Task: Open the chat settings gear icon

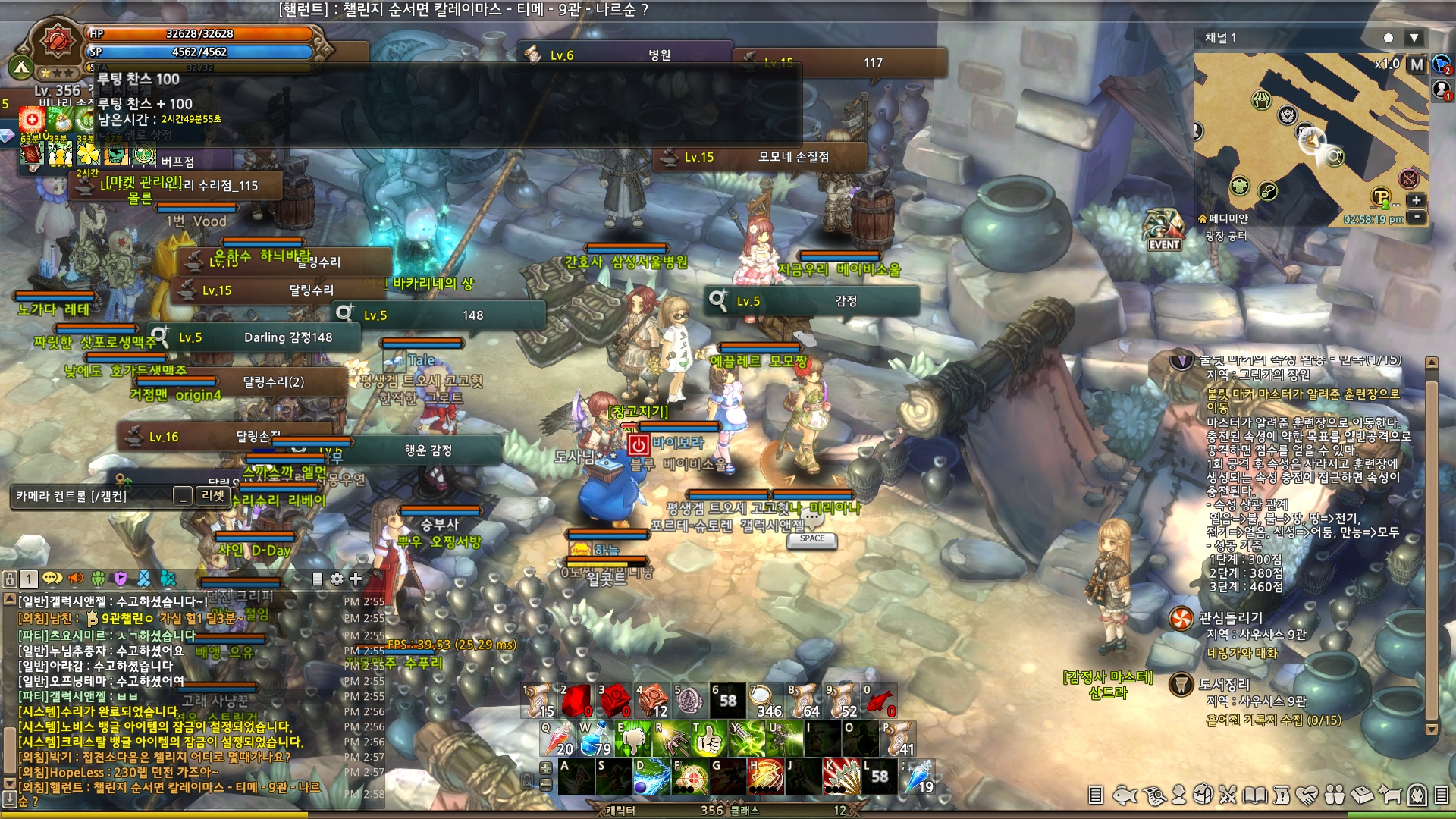Action: point(337,579)
